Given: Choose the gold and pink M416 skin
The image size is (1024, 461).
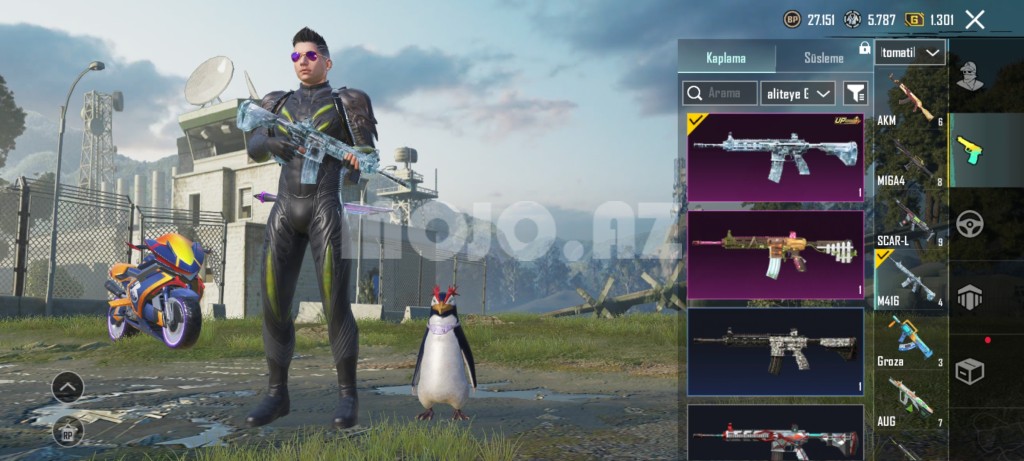Looking at the screenshot, I should [775, 254].
